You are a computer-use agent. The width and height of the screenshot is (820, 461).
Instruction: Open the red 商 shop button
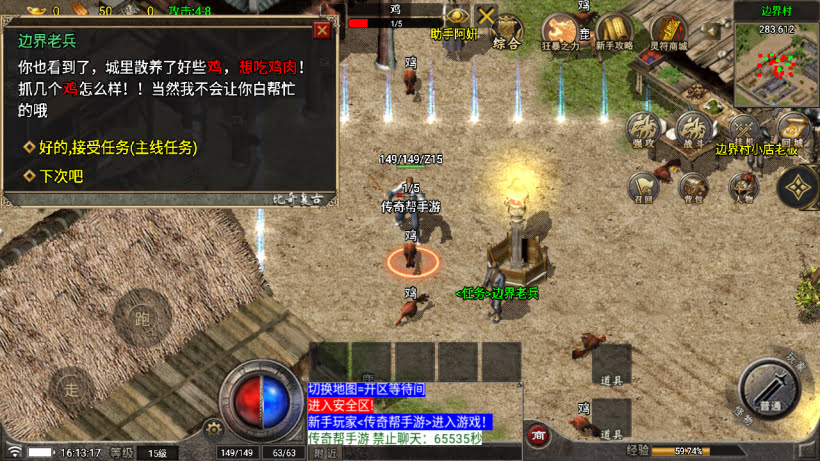click(x=539, y=436)
